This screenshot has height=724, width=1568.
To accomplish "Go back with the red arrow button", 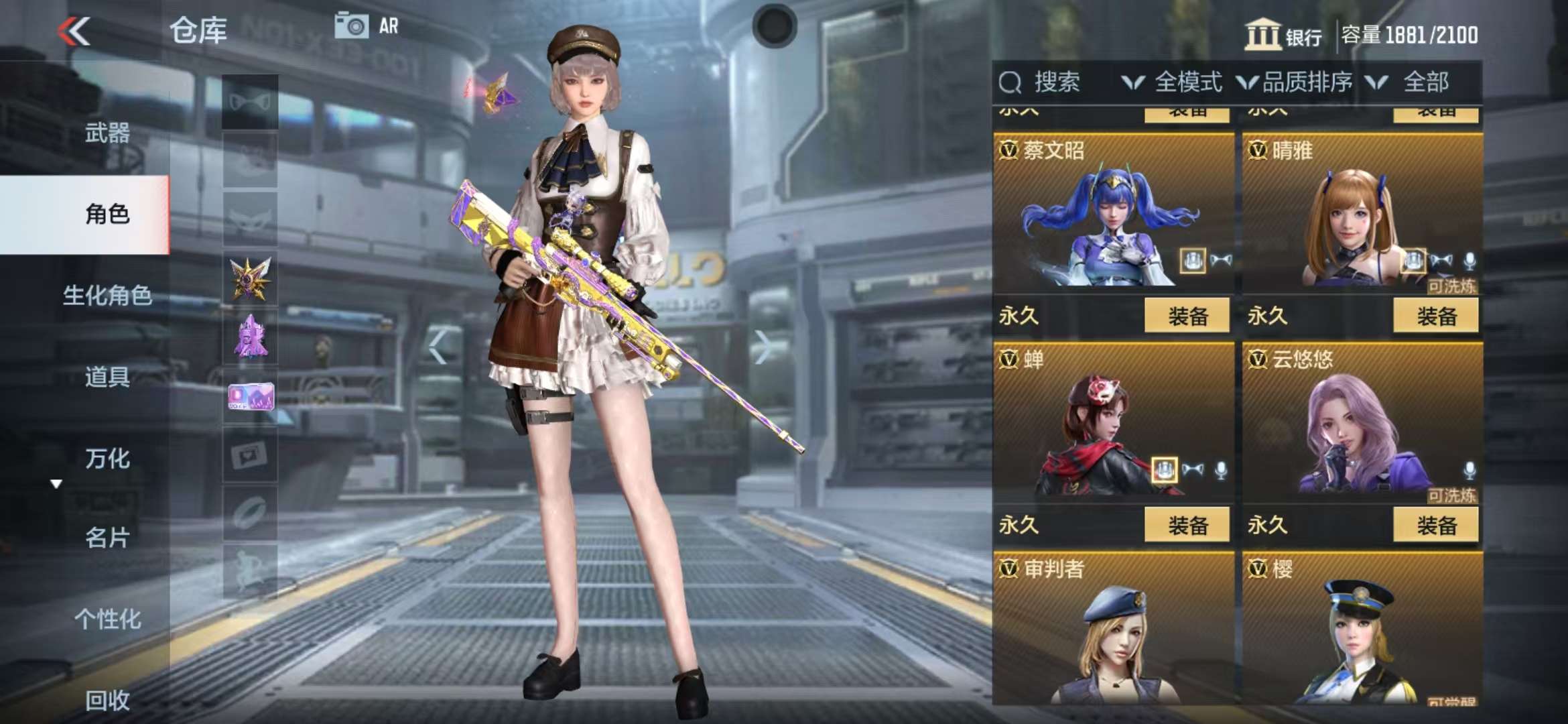I will (x=74, y=32).
